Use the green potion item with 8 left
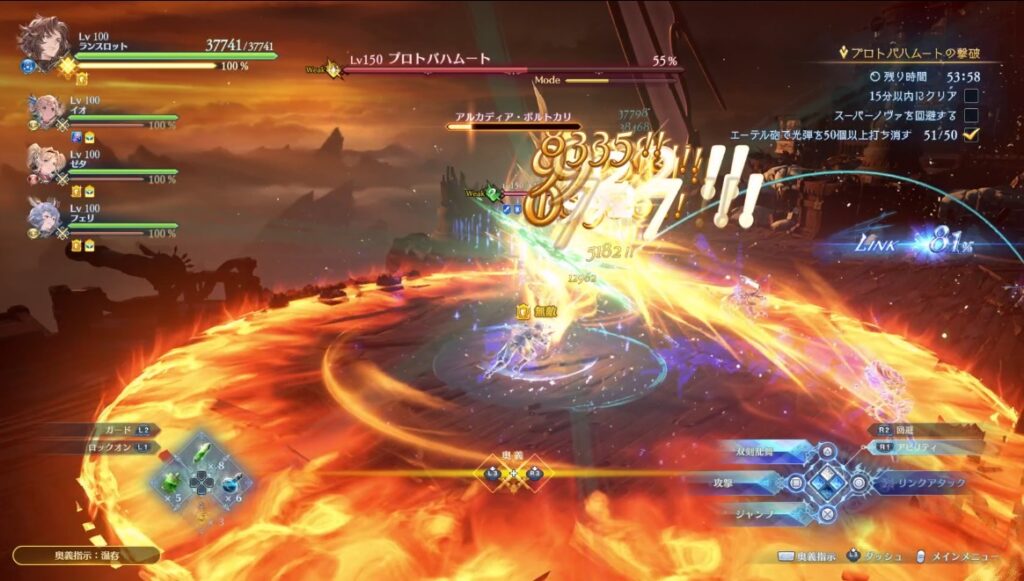 click(x=203, y=454)
